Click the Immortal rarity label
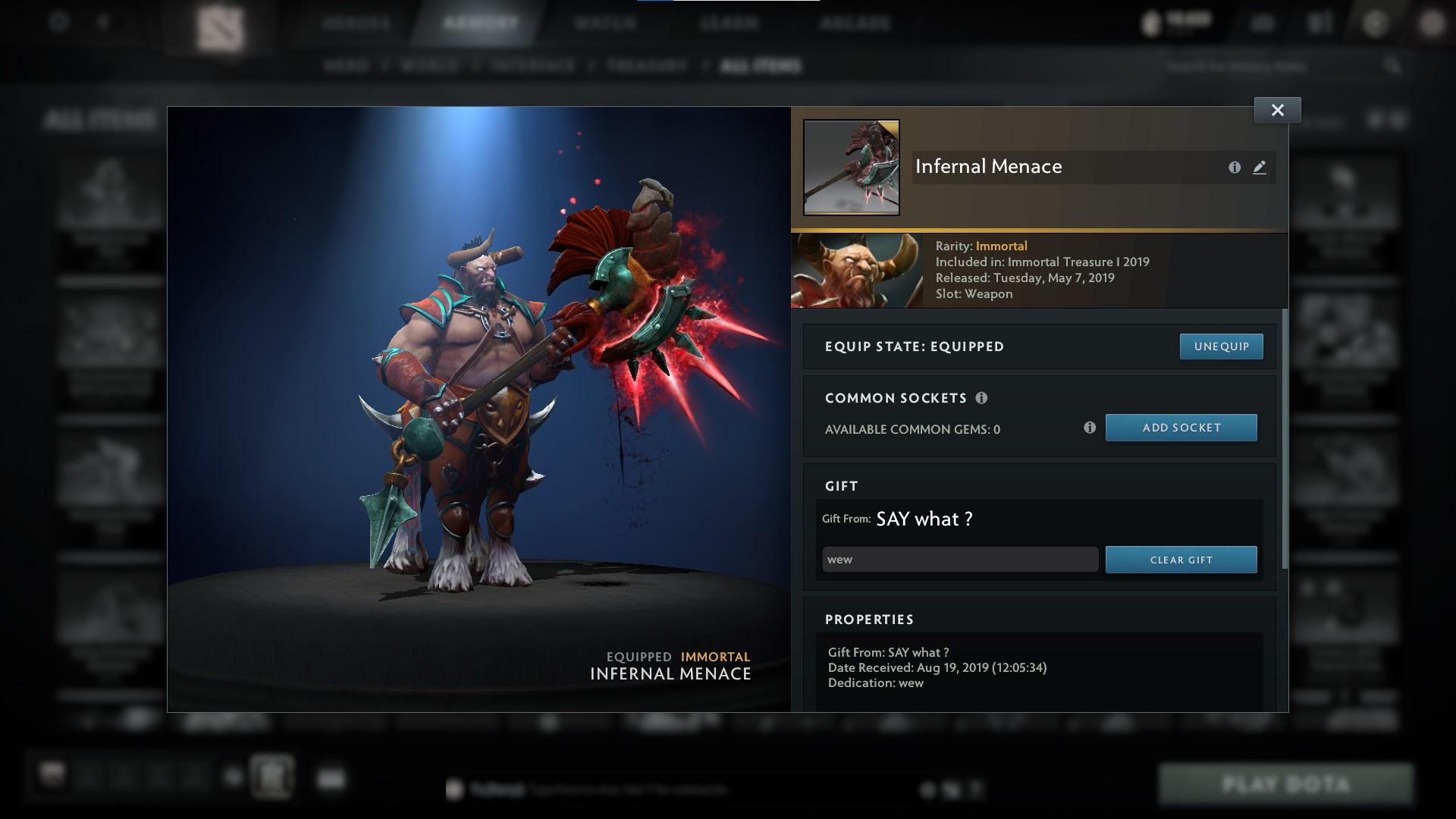 coord(1002,246)
